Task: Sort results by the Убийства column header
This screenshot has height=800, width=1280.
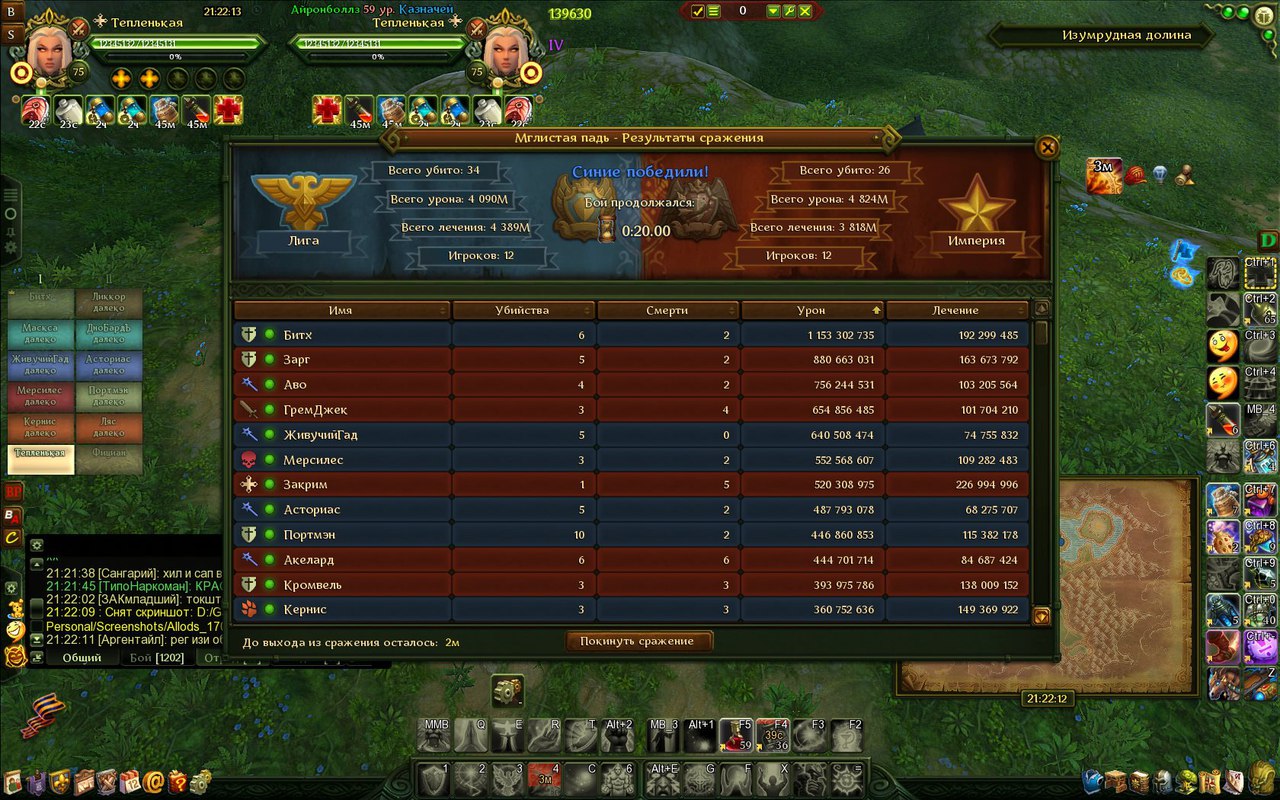Action: [x=522, y=310]
